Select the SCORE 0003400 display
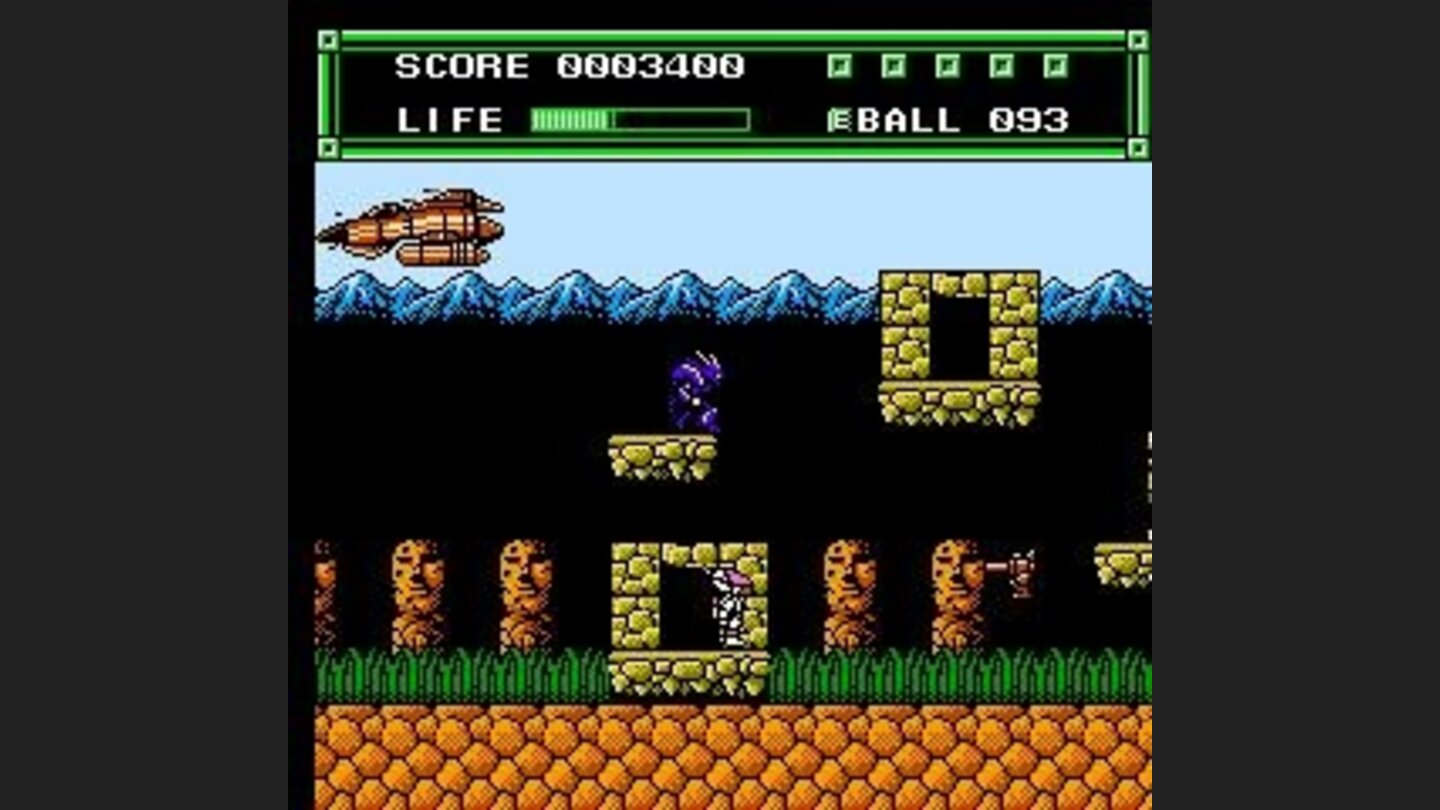 570,66
